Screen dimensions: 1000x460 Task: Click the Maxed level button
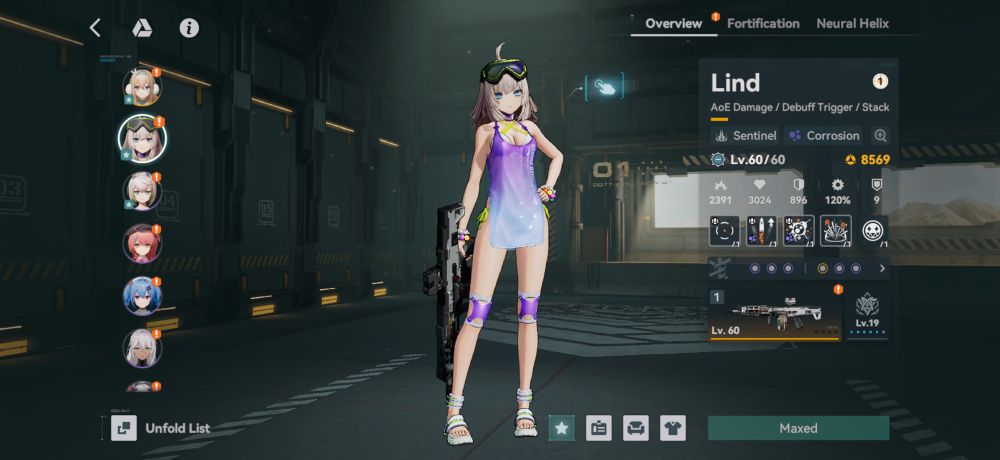pyautogui.click(x=798, y=428)
